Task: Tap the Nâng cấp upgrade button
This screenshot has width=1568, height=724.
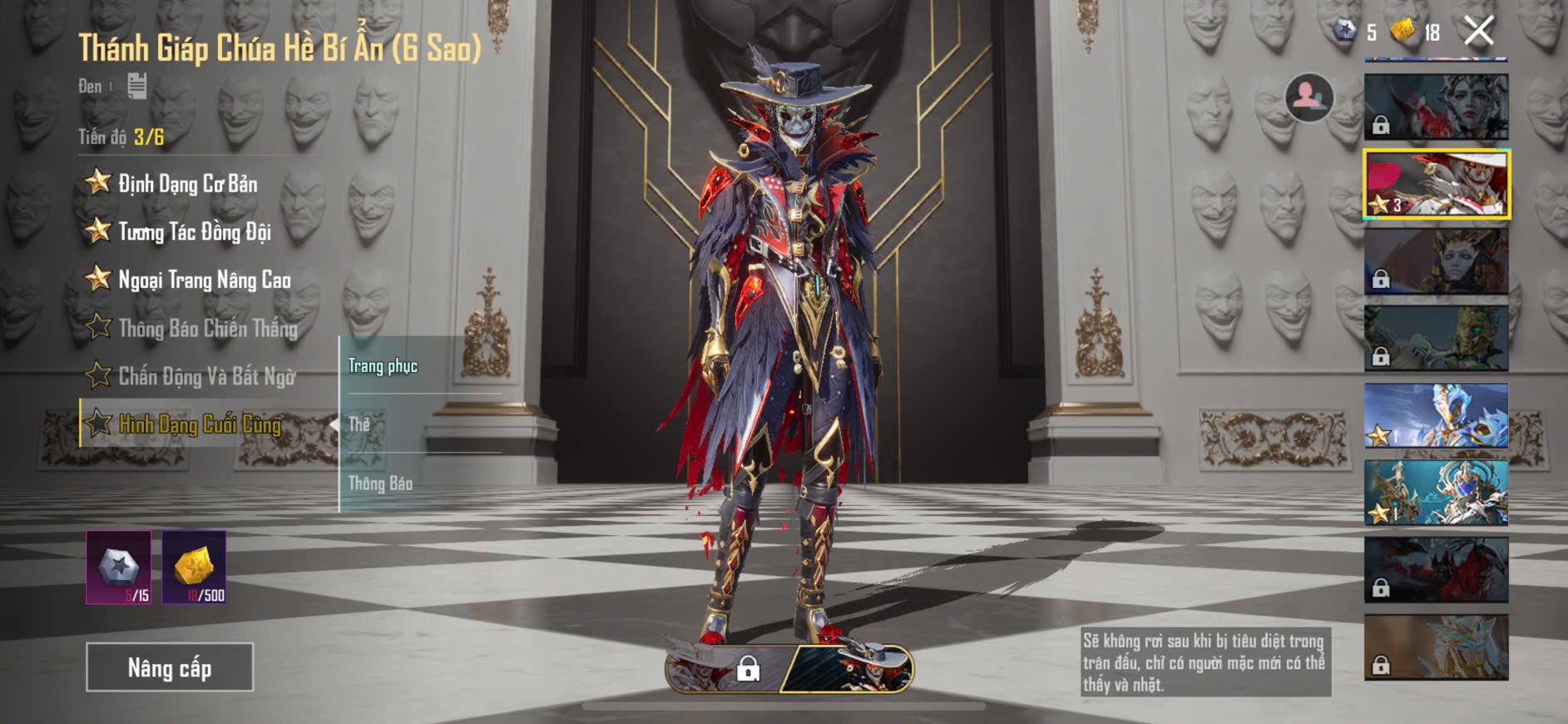Action: tap(170, 667)
